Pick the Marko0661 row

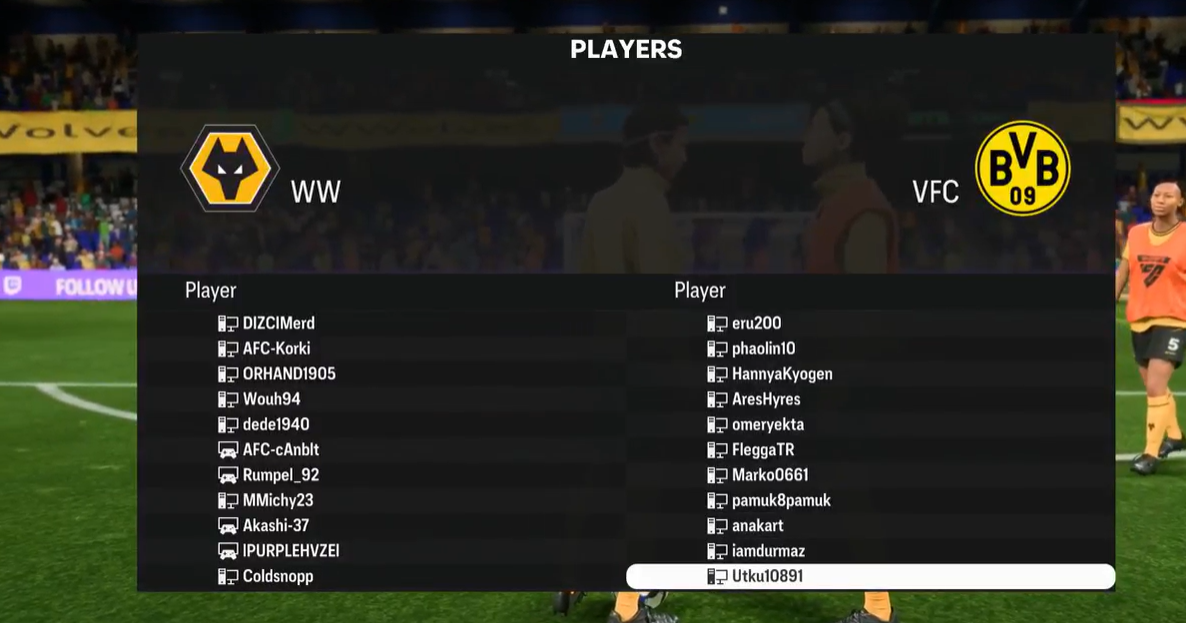770,475
